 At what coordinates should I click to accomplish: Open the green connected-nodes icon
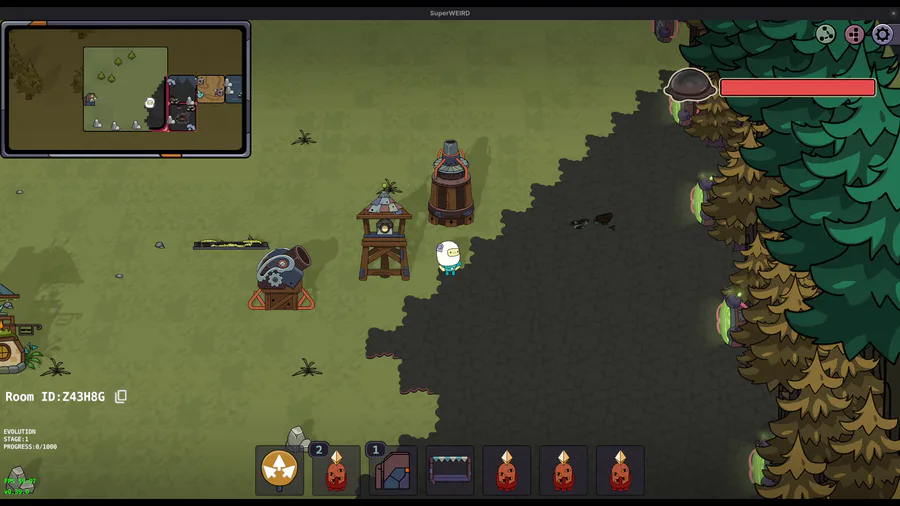[x=826, y=35]
